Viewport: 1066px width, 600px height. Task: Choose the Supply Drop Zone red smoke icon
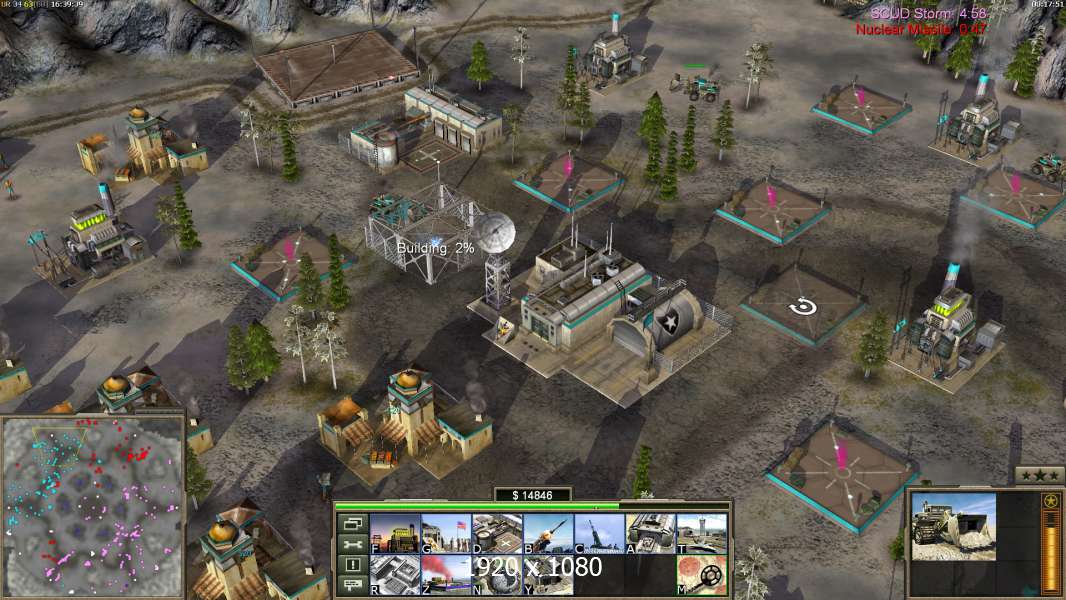[x=445, y=574]
